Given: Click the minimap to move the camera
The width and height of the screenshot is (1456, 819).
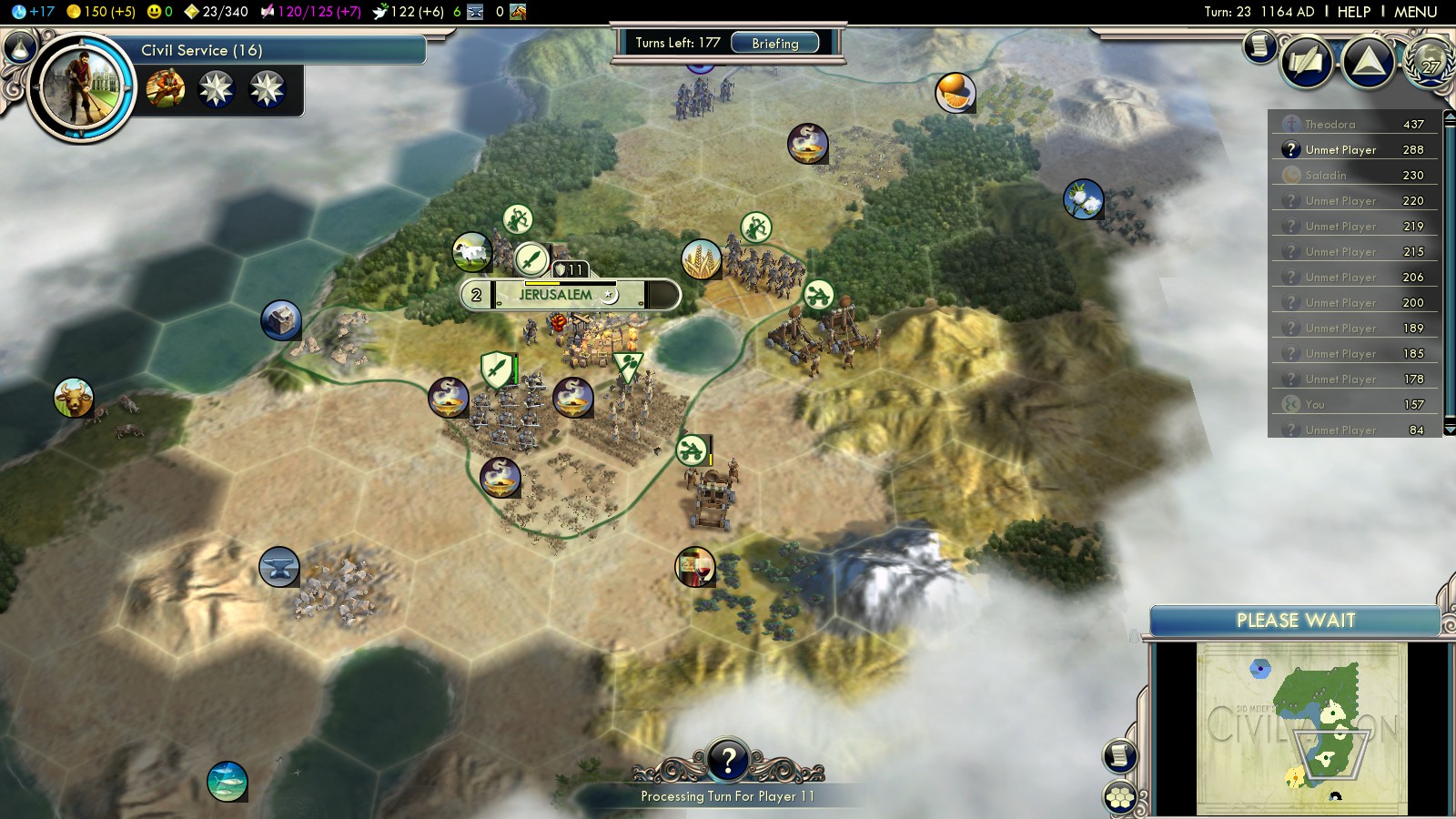Looking at the screenshot, I should pyautogui.click(x=1301, y=728).
